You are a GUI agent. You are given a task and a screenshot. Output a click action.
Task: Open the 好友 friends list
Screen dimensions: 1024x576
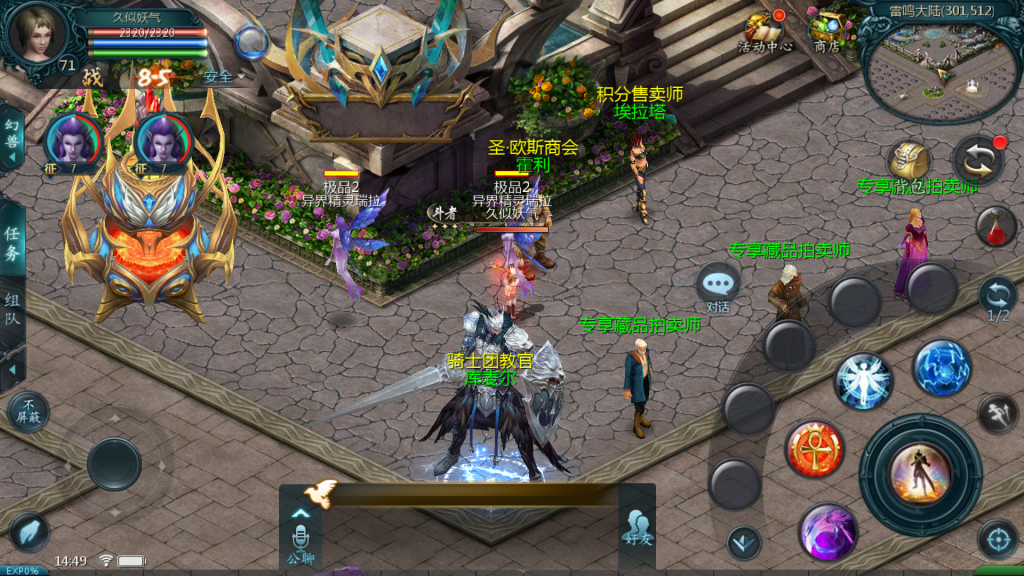tap(637, 528)
